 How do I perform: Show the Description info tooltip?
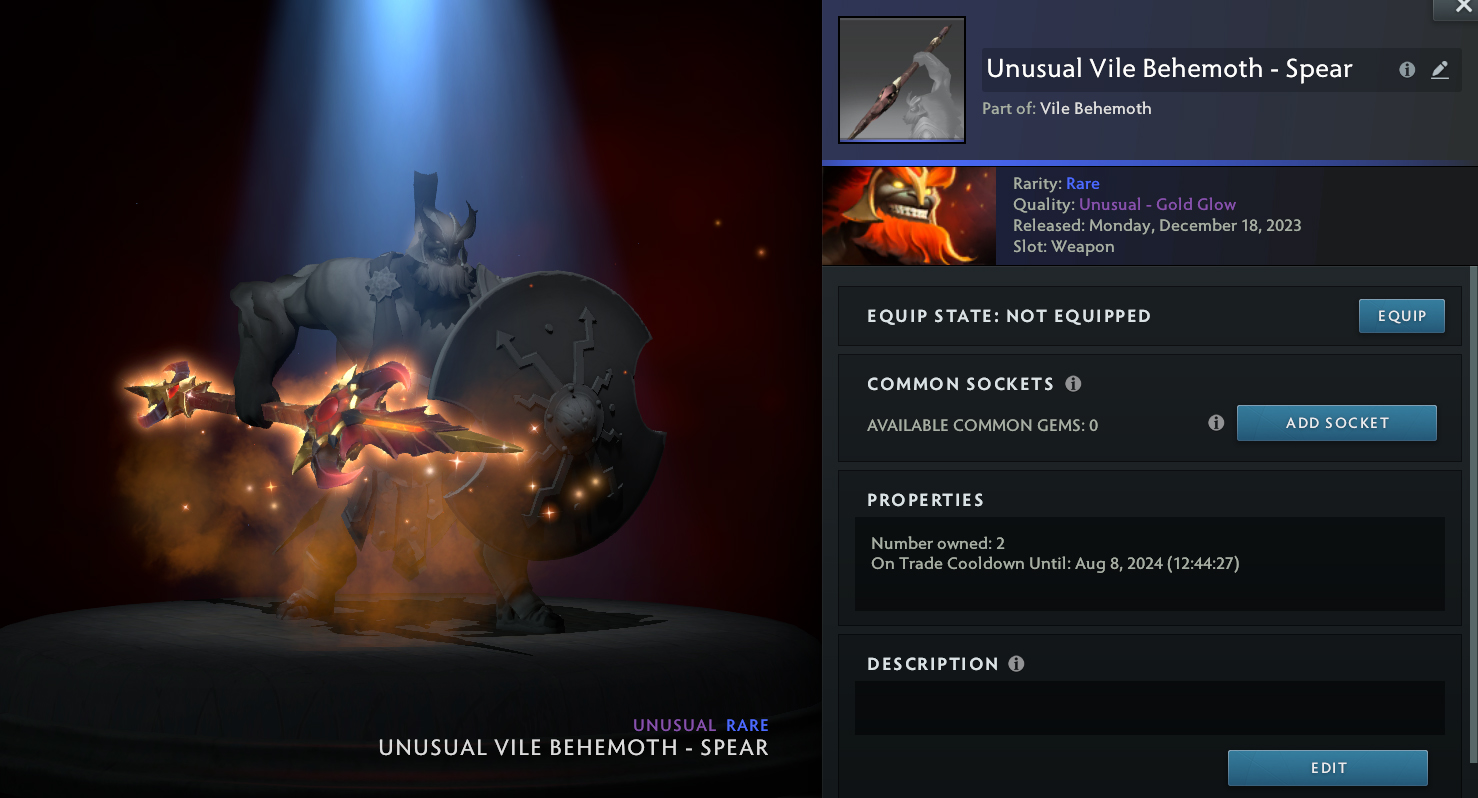point(1017,664)
